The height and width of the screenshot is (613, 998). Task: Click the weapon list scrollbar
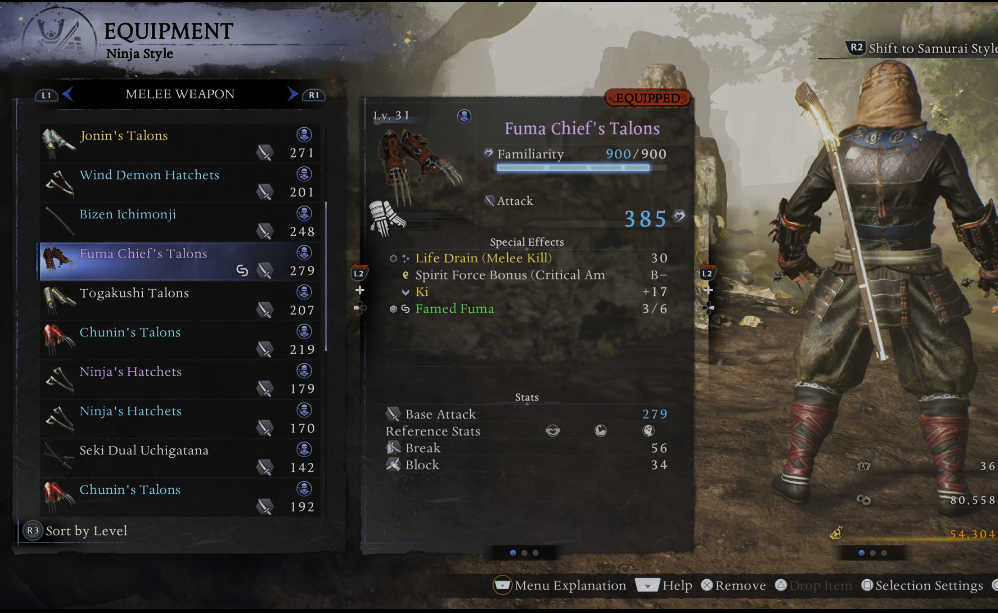[326, 278]
